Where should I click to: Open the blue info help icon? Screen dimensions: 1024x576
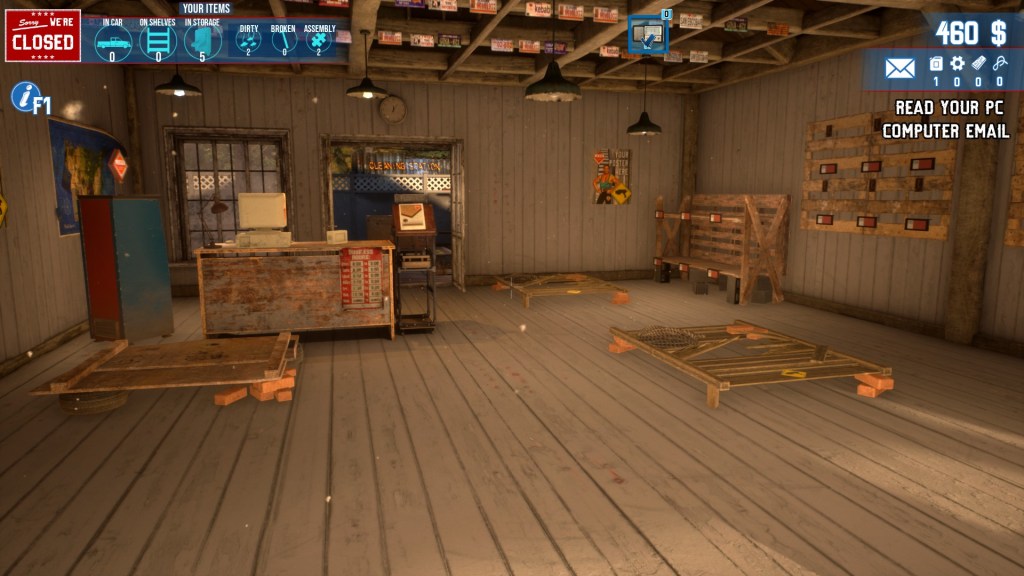[x=24, y=97]
